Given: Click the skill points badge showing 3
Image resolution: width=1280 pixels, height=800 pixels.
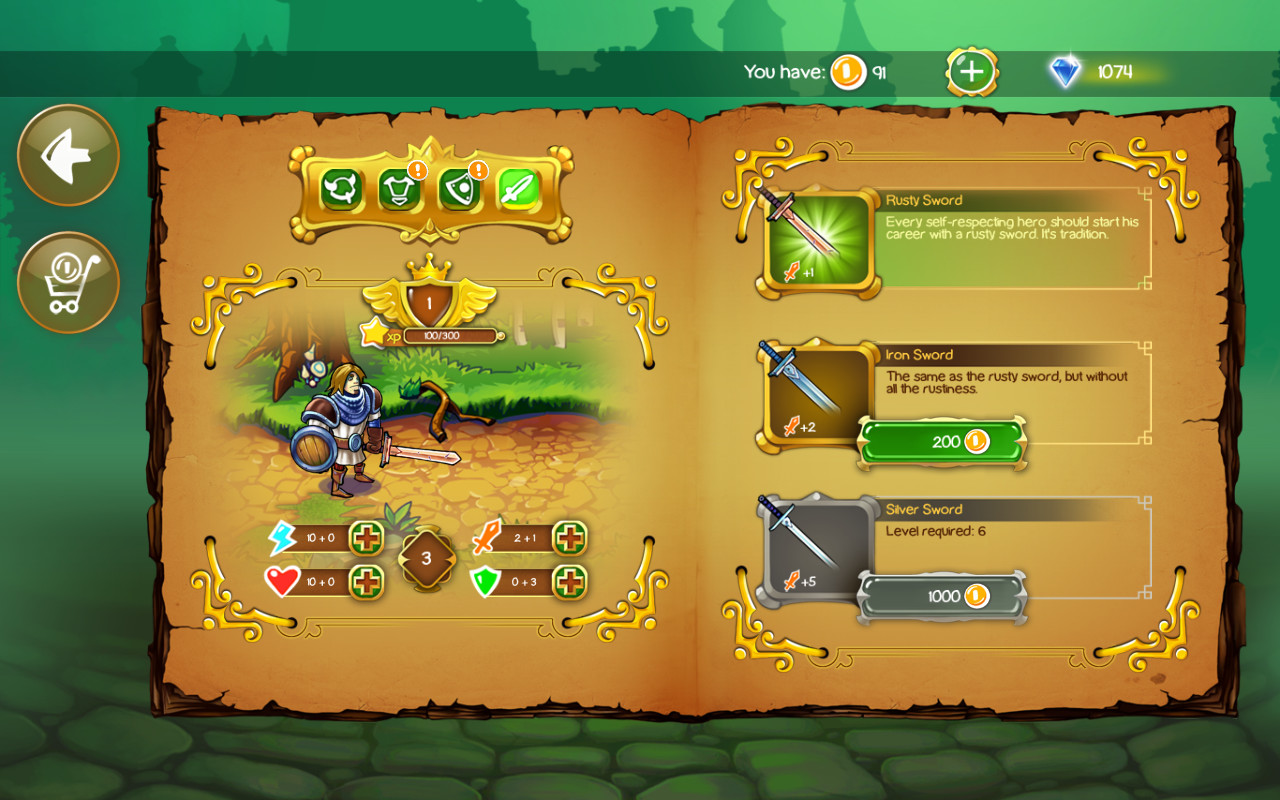Looking at the screenshot, I should (426, 560).
